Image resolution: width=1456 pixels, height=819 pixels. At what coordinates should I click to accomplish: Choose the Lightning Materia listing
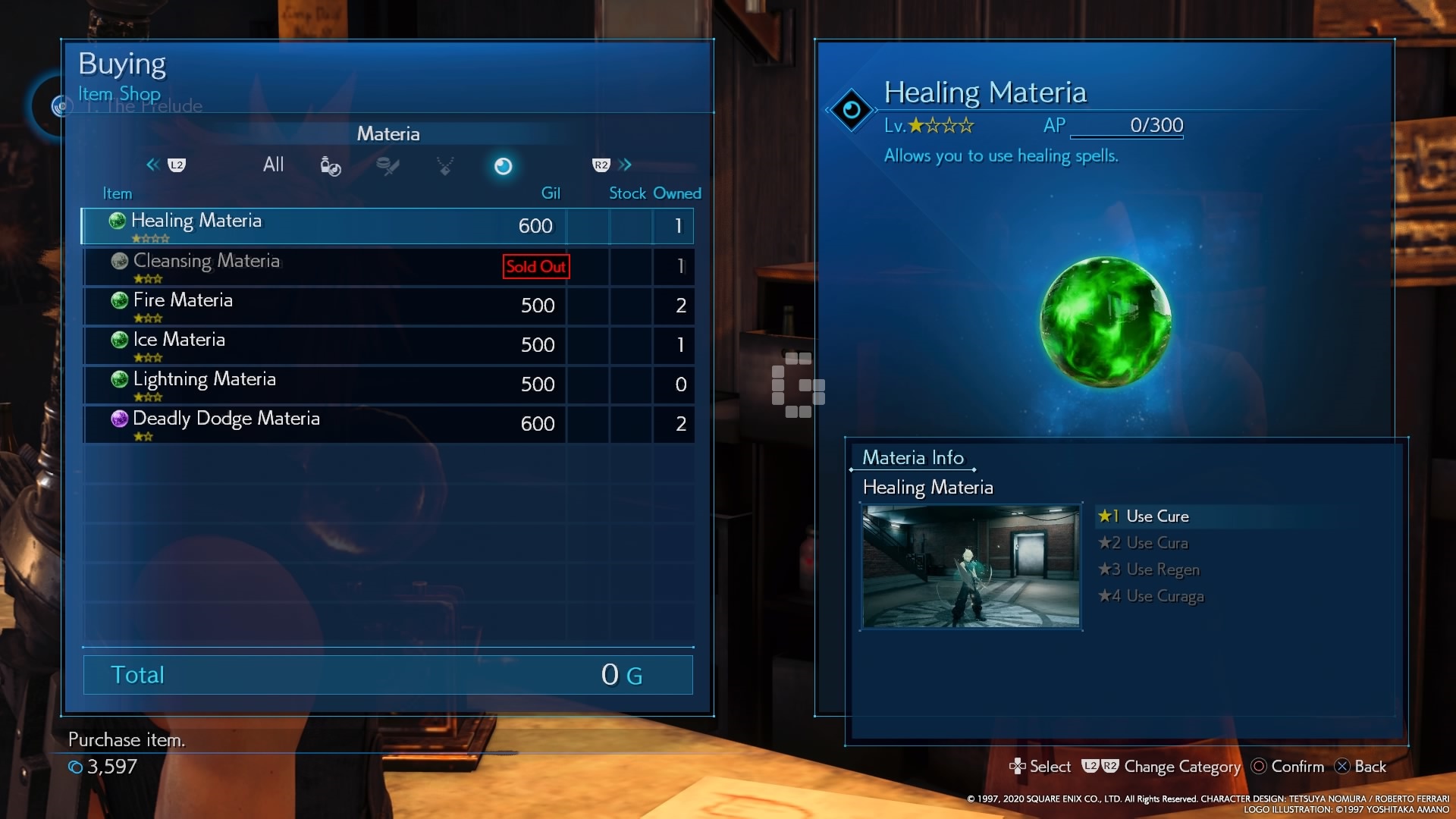[x=387, y=384]
